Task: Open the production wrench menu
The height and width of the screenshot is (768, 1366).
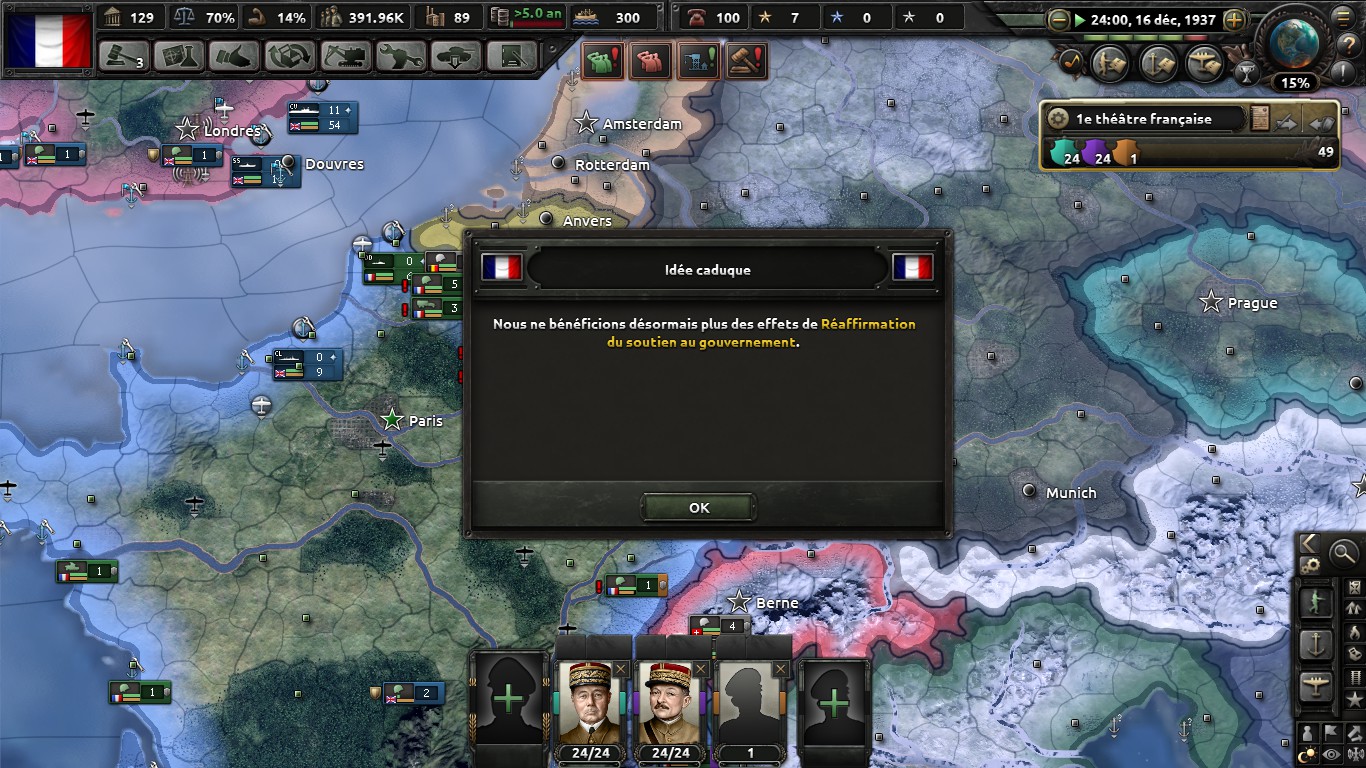Action: [x=400, y=56]
